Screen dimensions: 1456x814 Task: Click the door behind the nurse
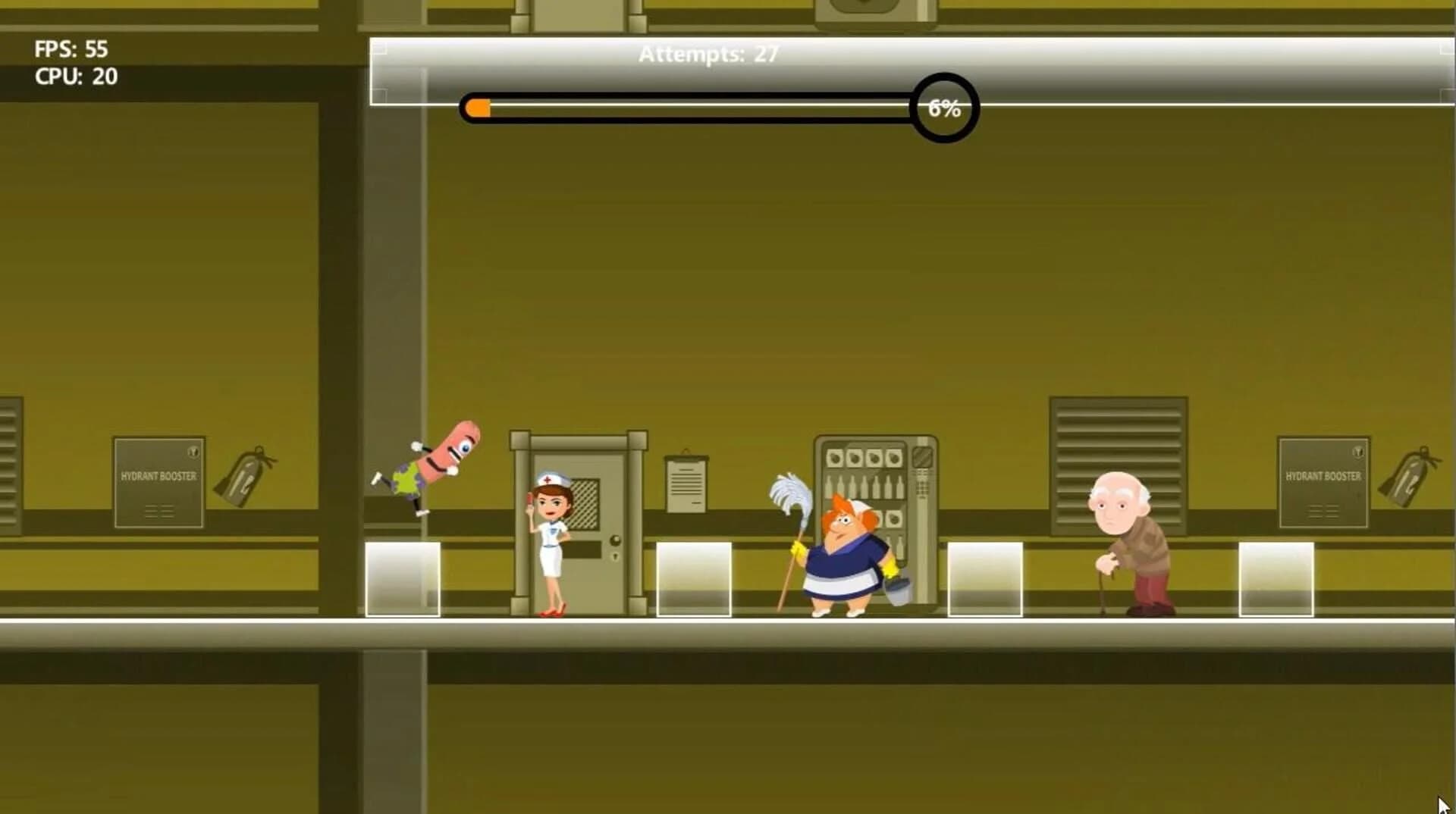click(599, 523)
